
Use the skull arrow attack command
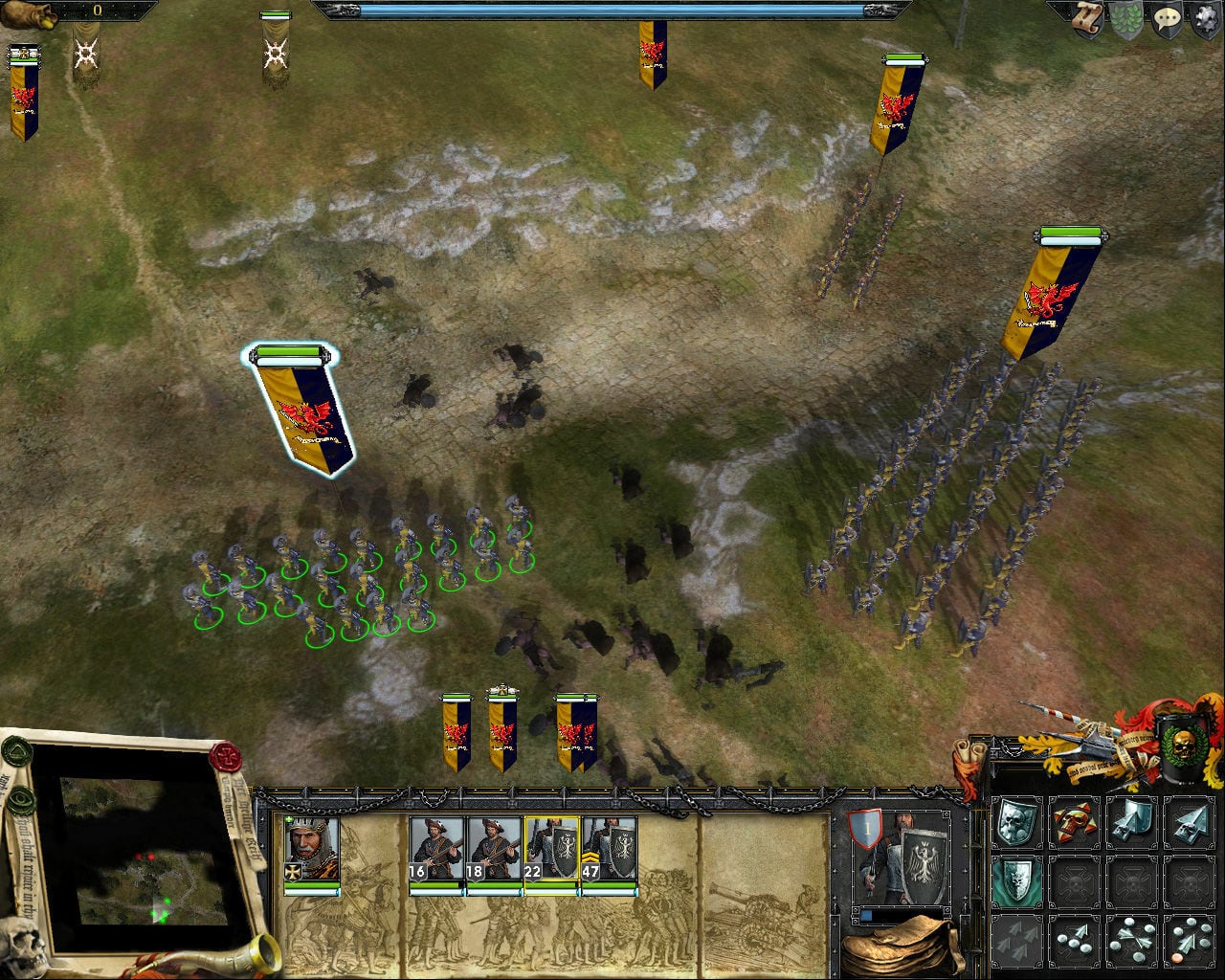click(1190, 821)
